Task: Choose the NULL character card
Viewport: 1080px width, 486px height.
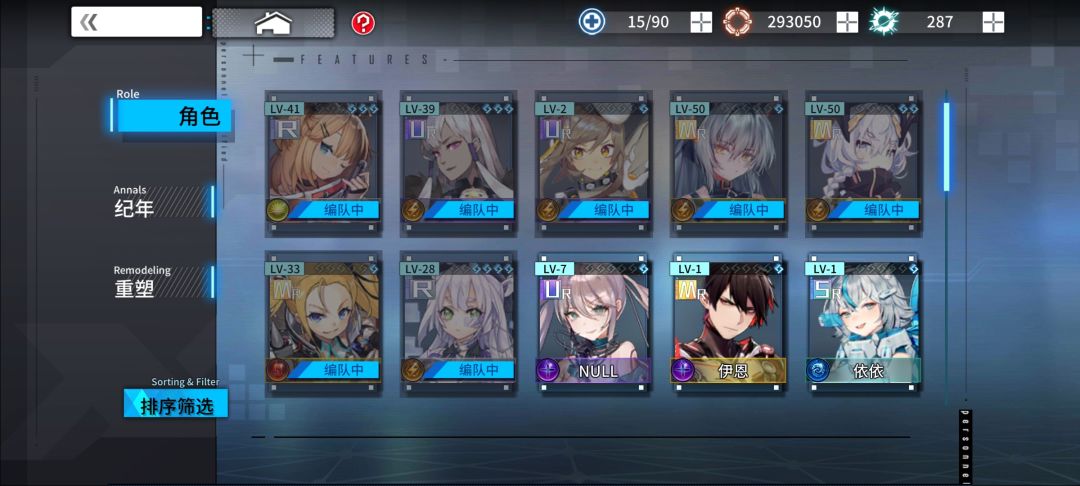Action: tap(593, 322)
